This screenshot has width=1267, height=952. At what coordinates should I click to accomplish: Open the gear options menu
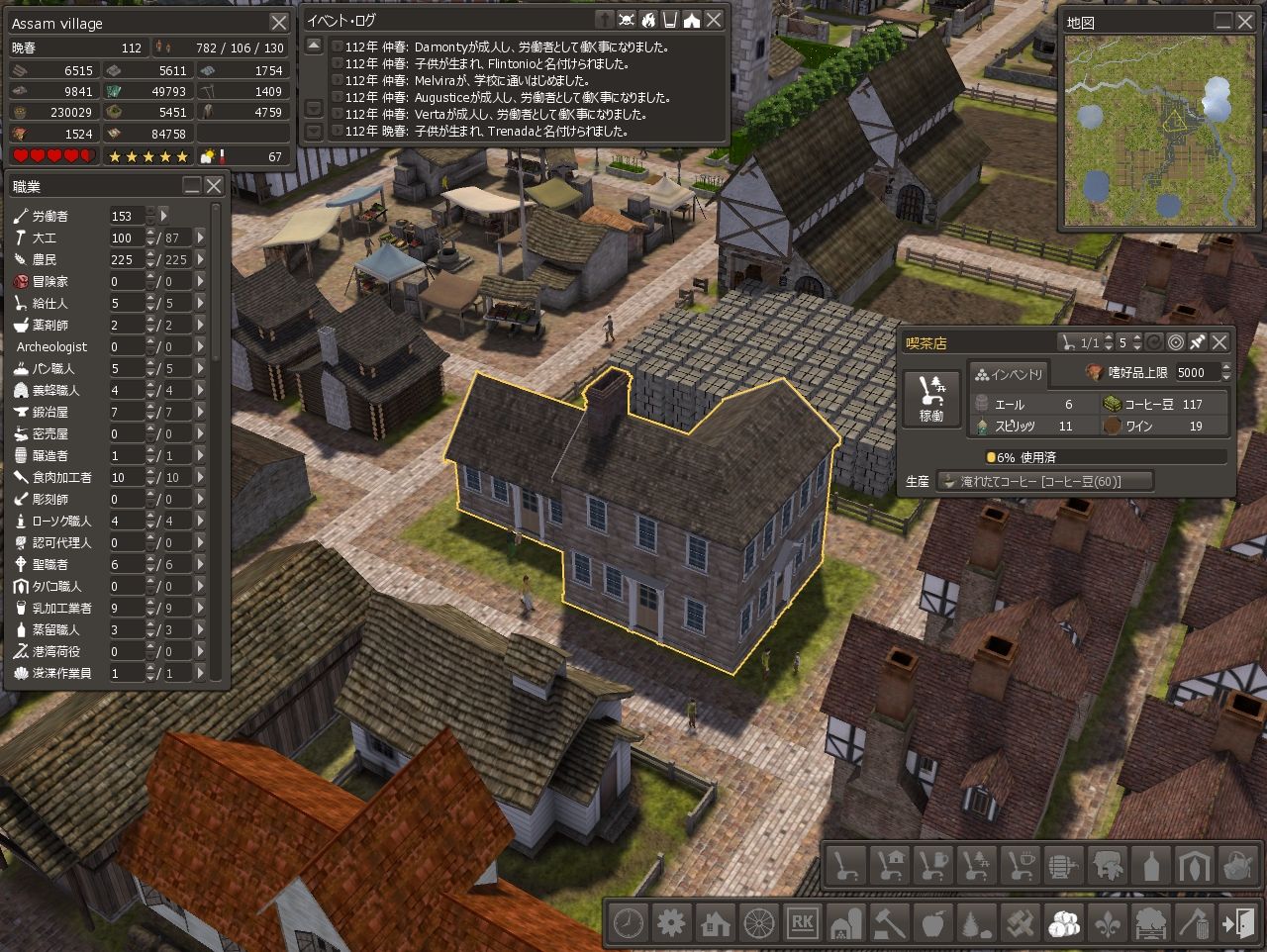(672, 921)
